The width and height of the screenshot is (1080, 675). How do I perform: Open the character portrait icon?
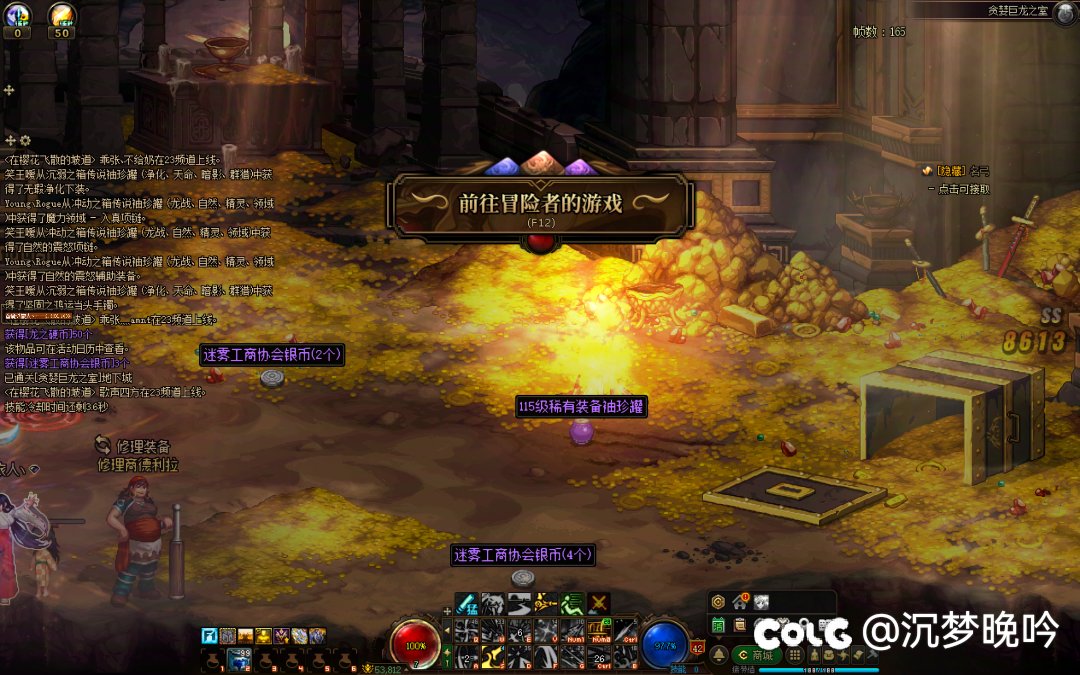[762, 602]
